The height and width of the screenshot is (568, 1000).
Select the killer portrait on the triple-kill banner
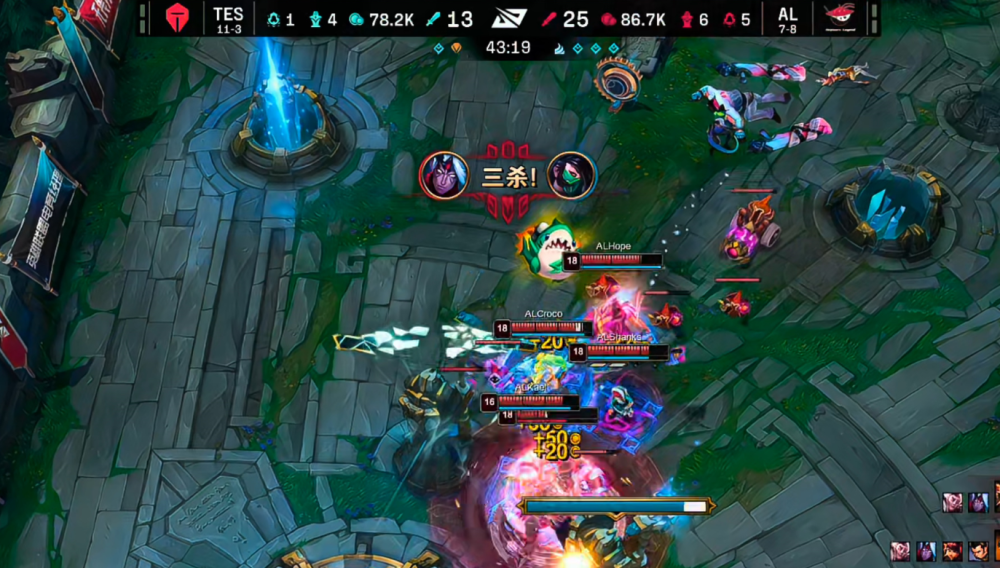(443, 175)
